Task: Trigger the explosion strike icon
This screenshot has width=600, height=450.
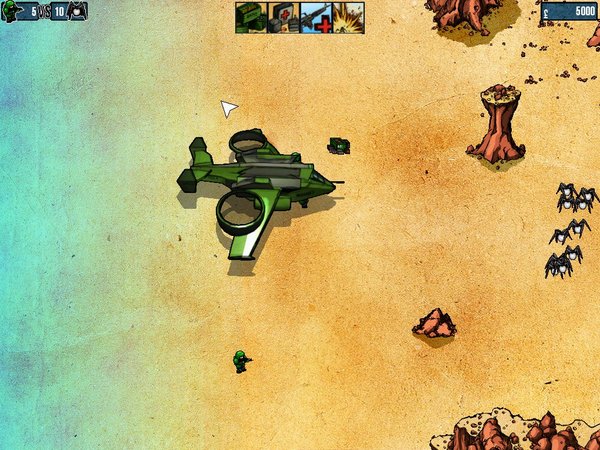Action: [348, 18]
